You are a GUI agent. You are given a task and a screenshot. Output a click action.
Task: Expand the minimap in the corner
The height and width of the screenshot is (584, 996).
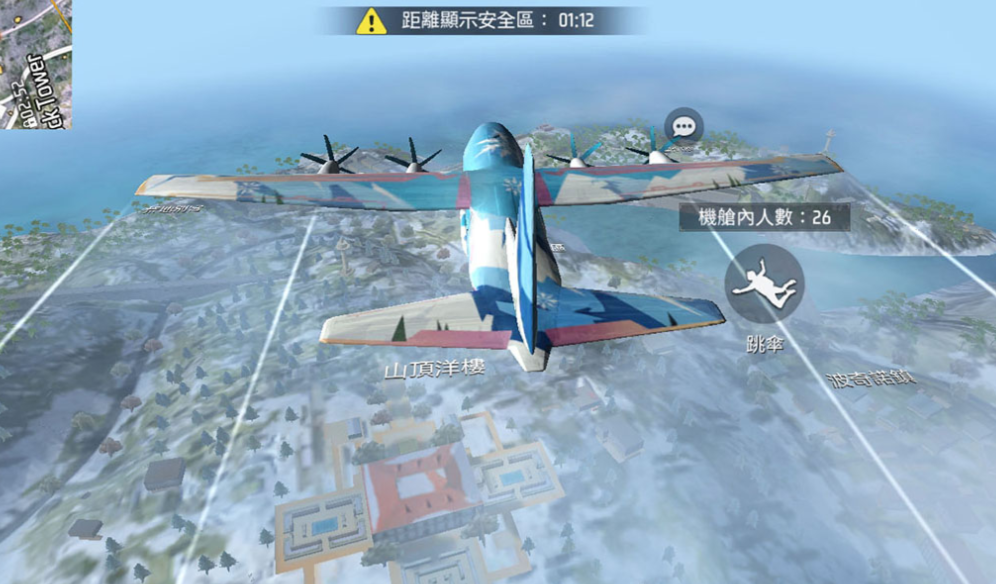36,63
